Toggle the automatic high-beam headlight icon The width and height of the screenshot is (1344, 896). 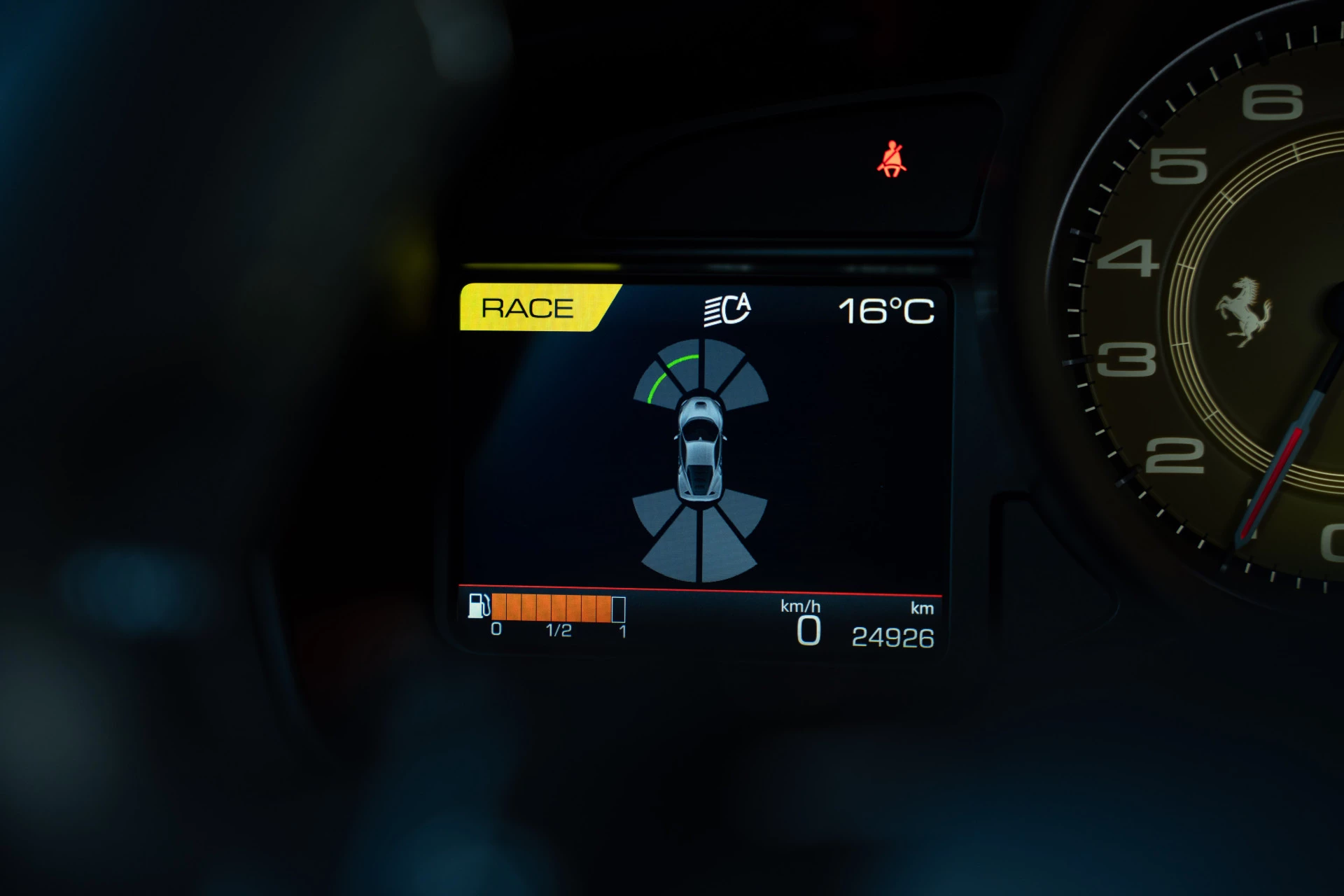click(727, 309)
